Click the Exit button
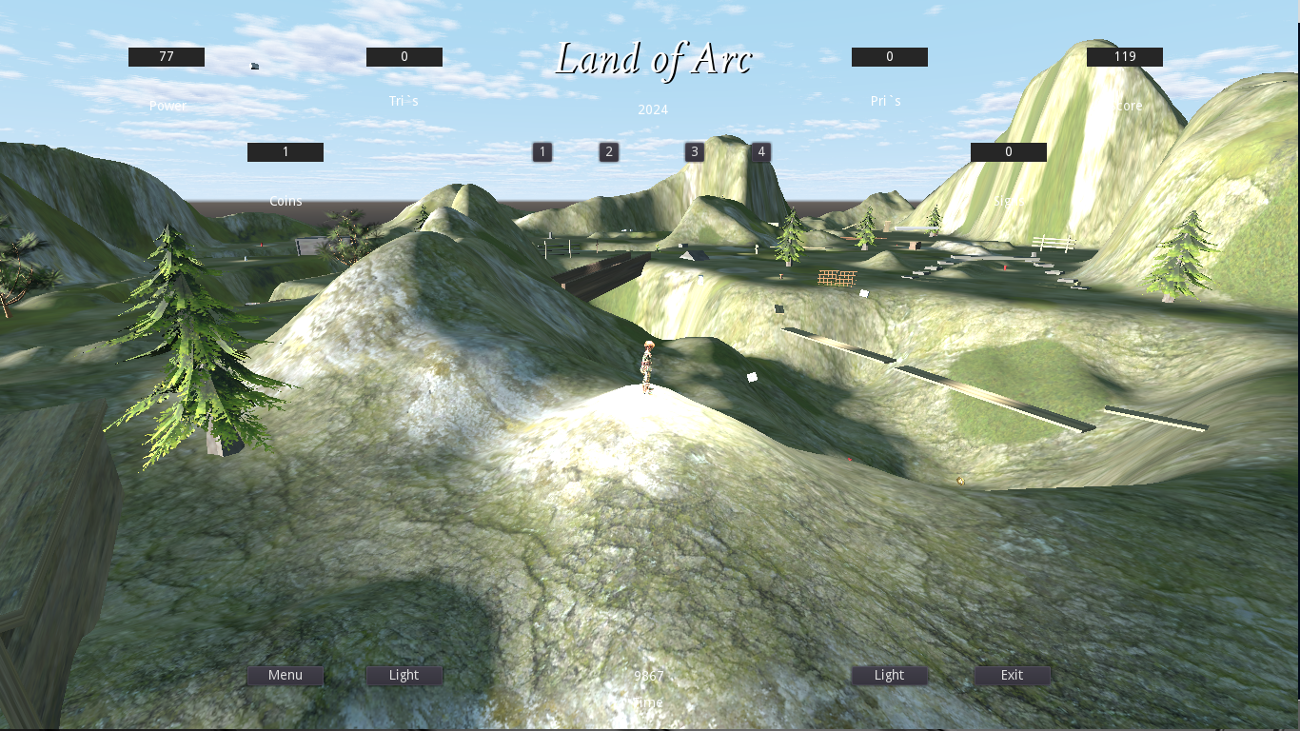Screen dimensions: 1300x731 pyautogui.click(x=1011, y=675)
